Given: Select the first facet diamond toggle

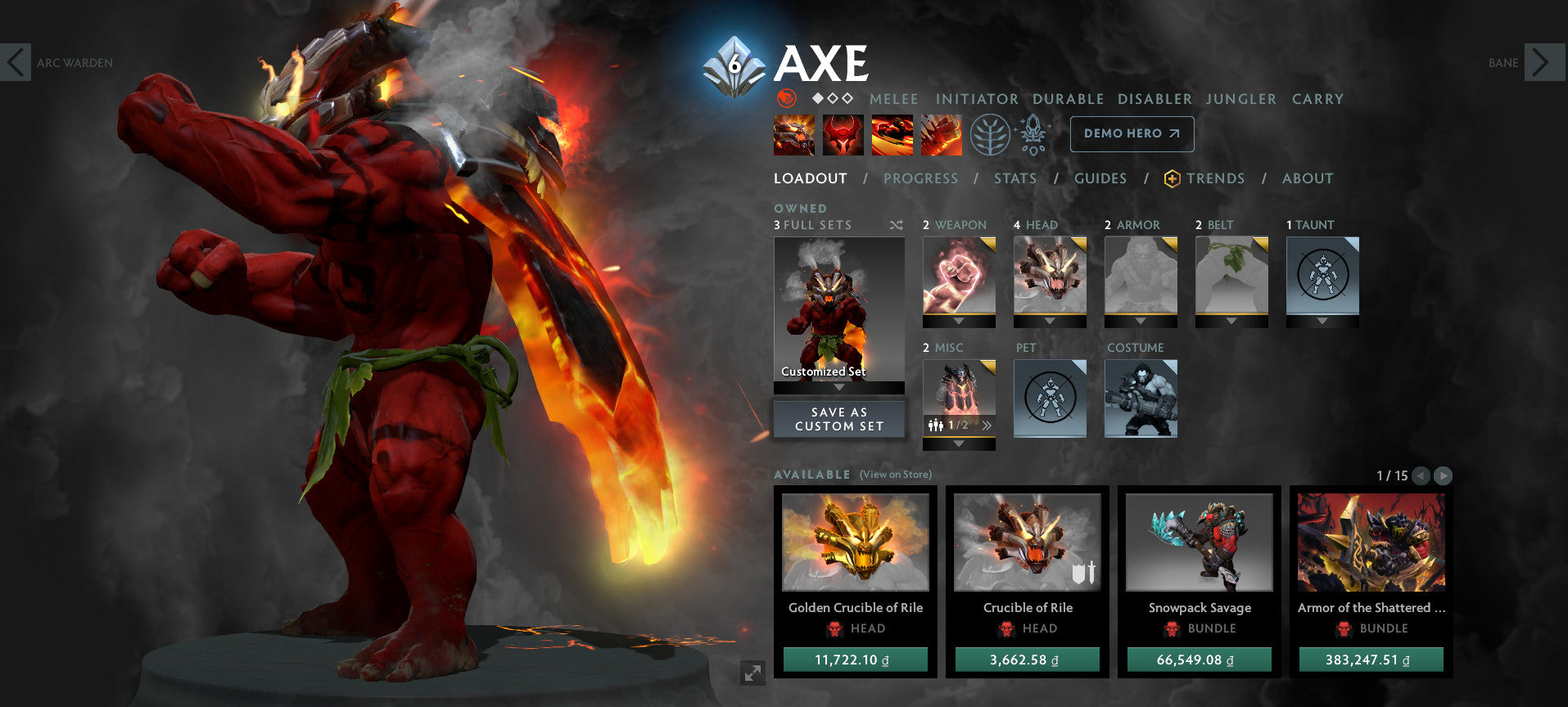Looking at the screenshot, I should 817,98.
